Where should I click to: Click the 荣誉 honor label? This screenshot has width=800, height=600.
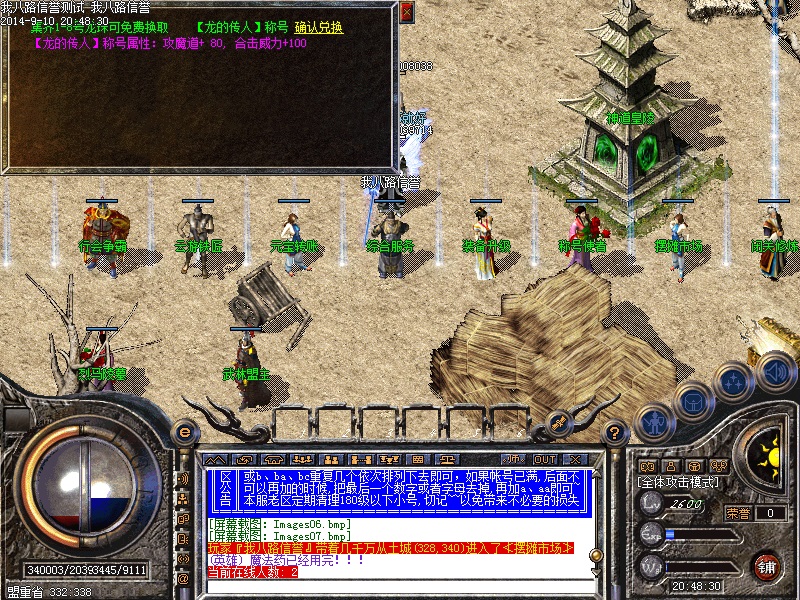pos(738,513)
